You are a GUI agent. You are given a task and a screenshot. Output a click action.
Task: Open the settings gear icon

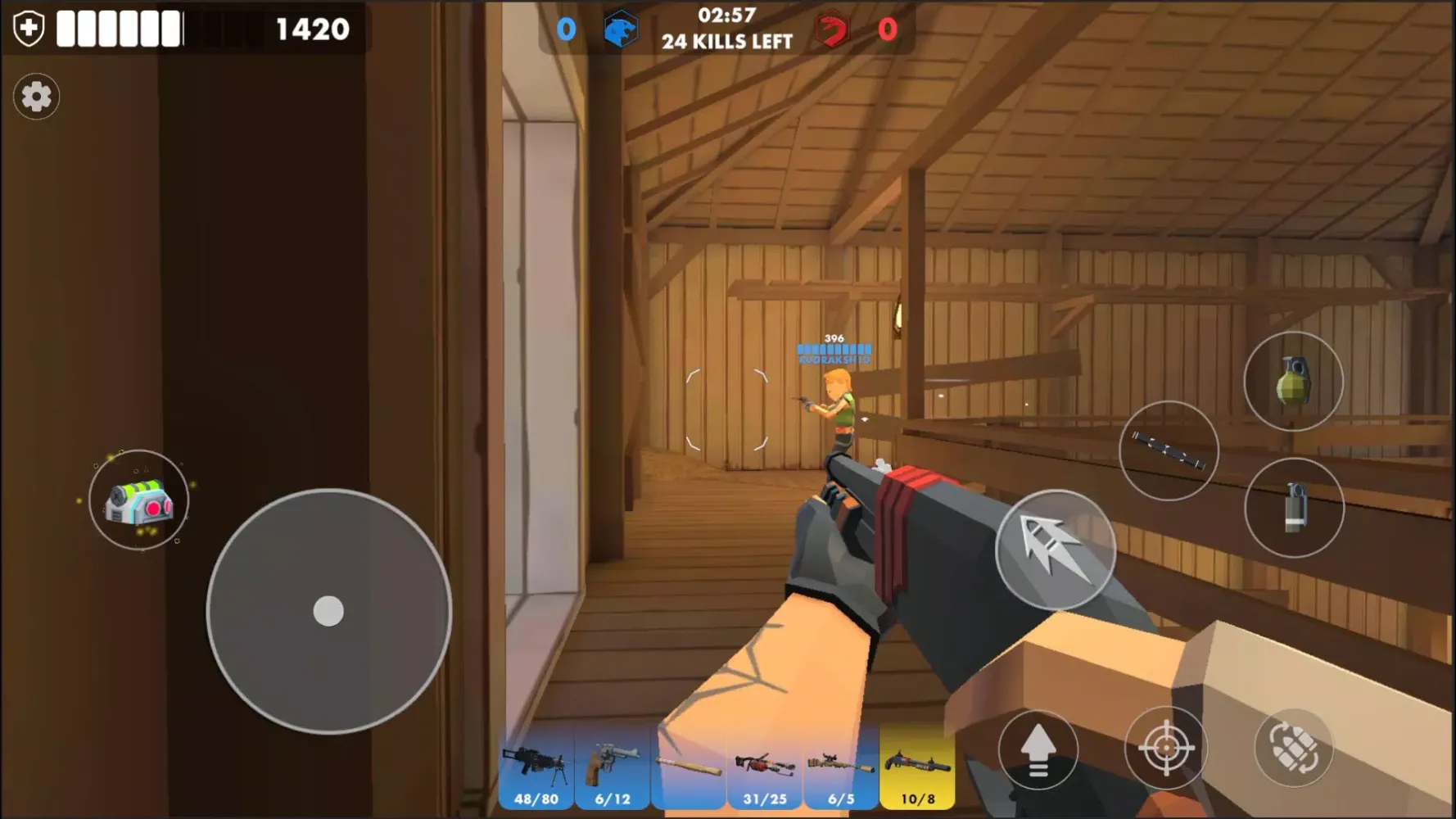tap(36, 97)
